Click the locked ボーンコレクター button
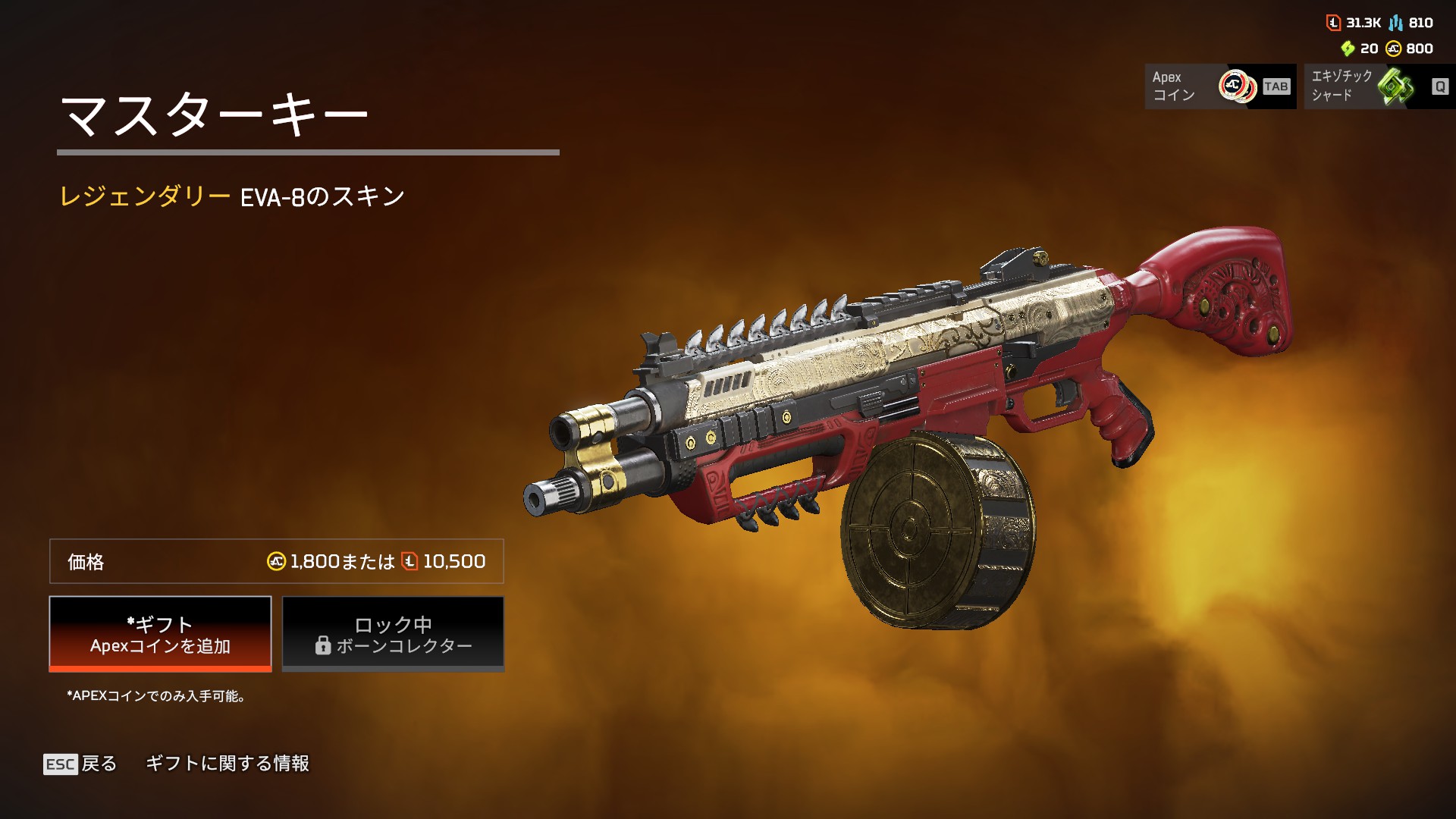The width and height of the screenshot is (1456, 819). pyautogui.click(x=393, y=634)
